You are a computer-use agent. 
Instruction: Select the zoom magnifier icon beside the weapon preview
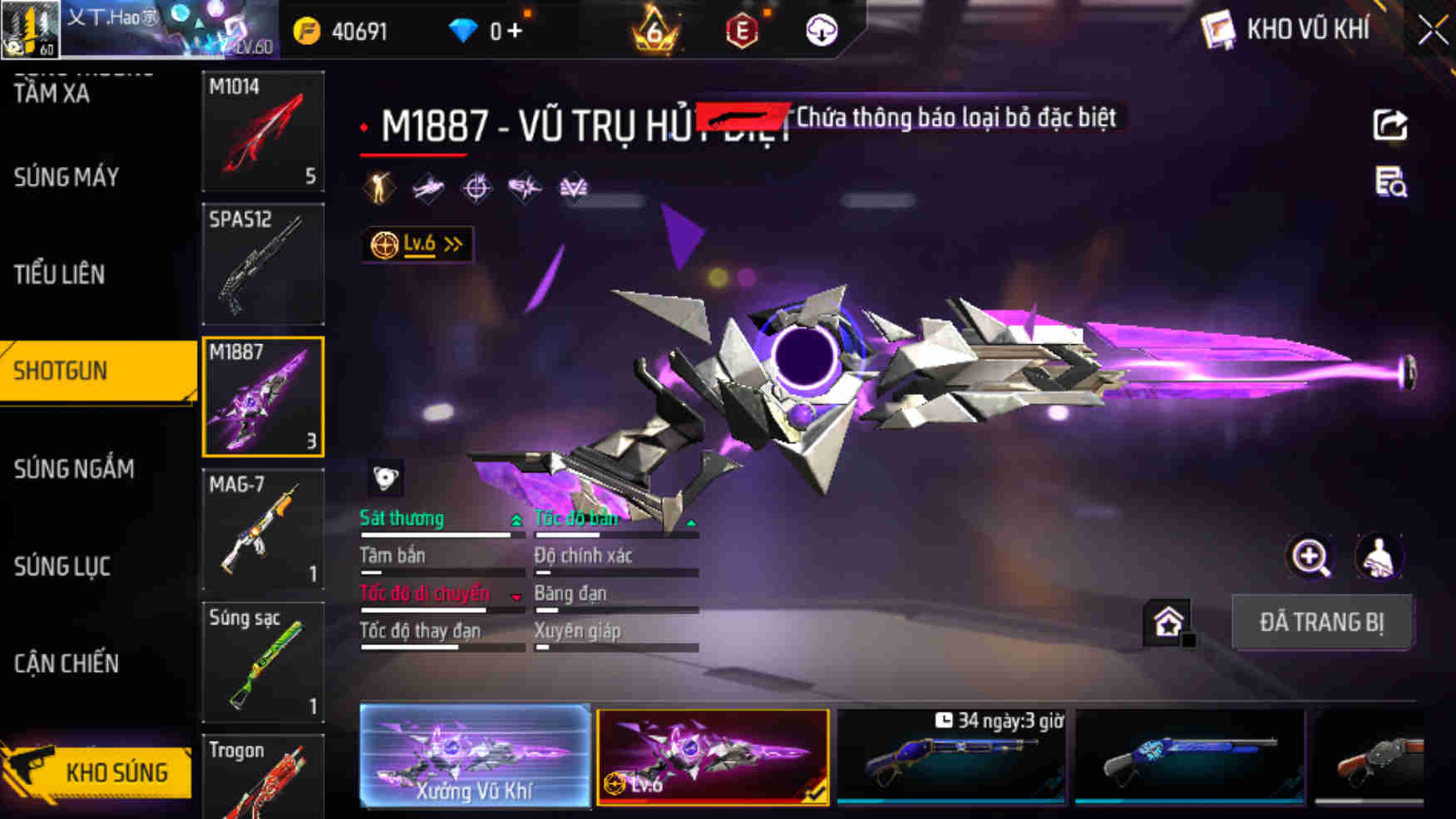(1312, 556)
